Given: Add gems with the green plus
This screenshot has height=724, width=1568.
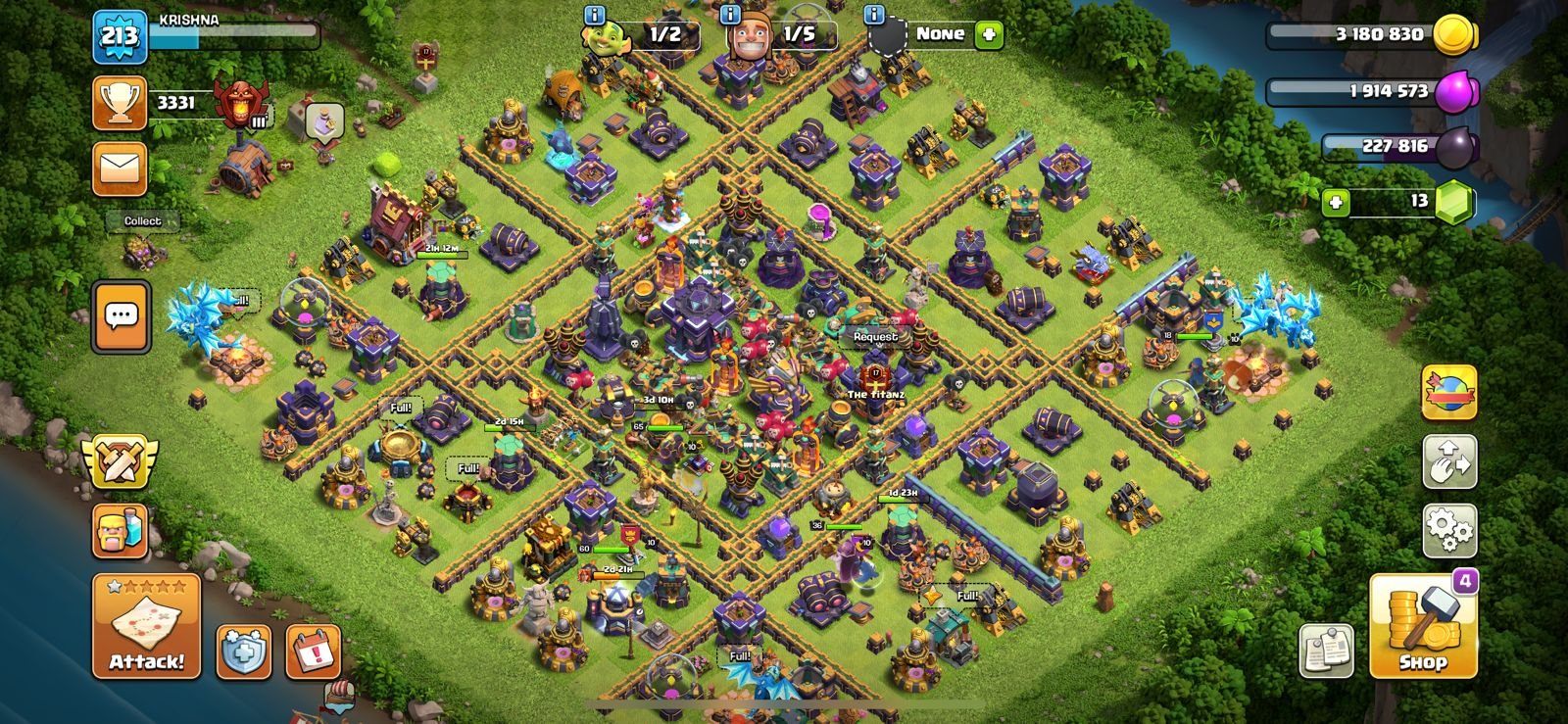Looking at the screenshot, I should click(x=1335, y=202).
